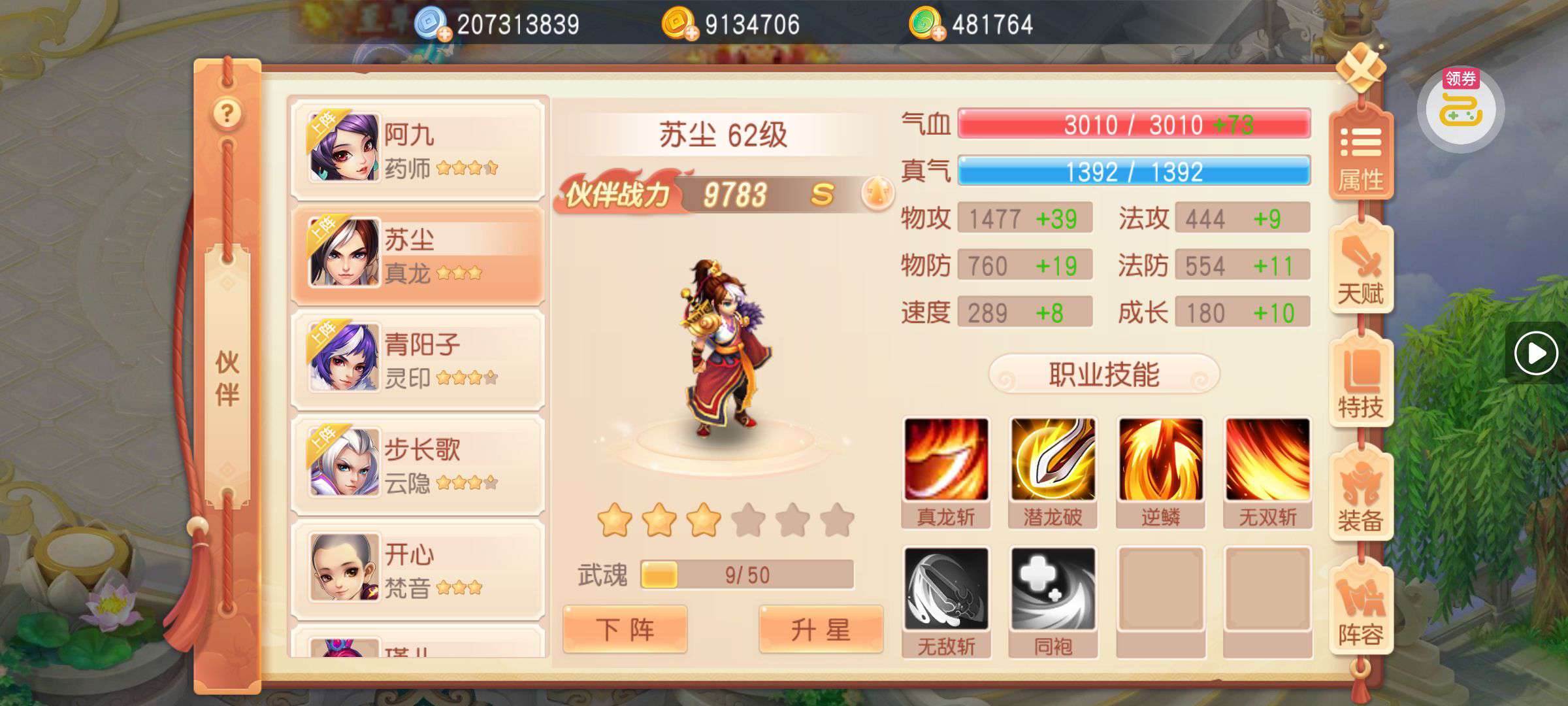The height and width of the screenshot is (706, 1568).
Task: View the 真龙斩 skill icon
Action: coord(946,460)
